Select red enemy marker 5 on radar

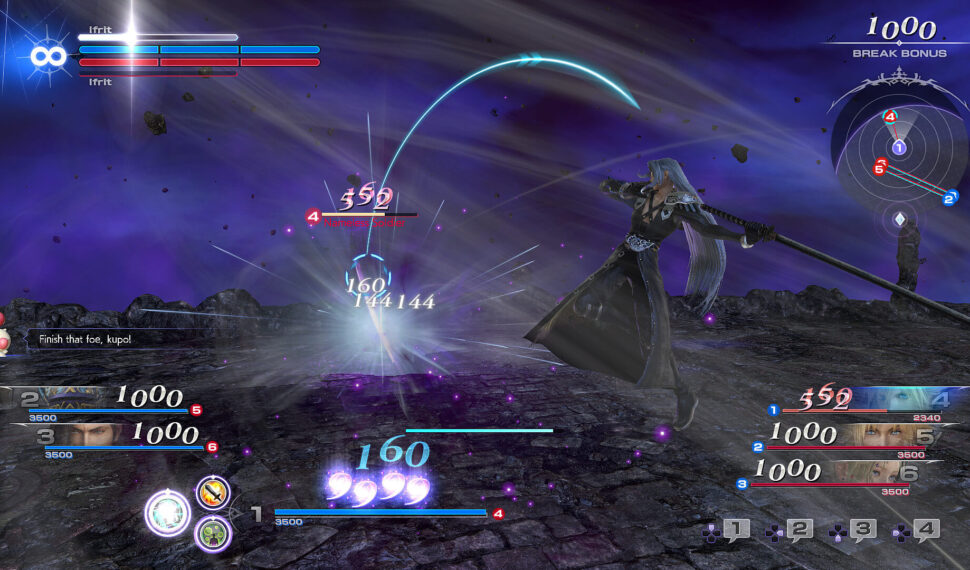click(880, 167)
